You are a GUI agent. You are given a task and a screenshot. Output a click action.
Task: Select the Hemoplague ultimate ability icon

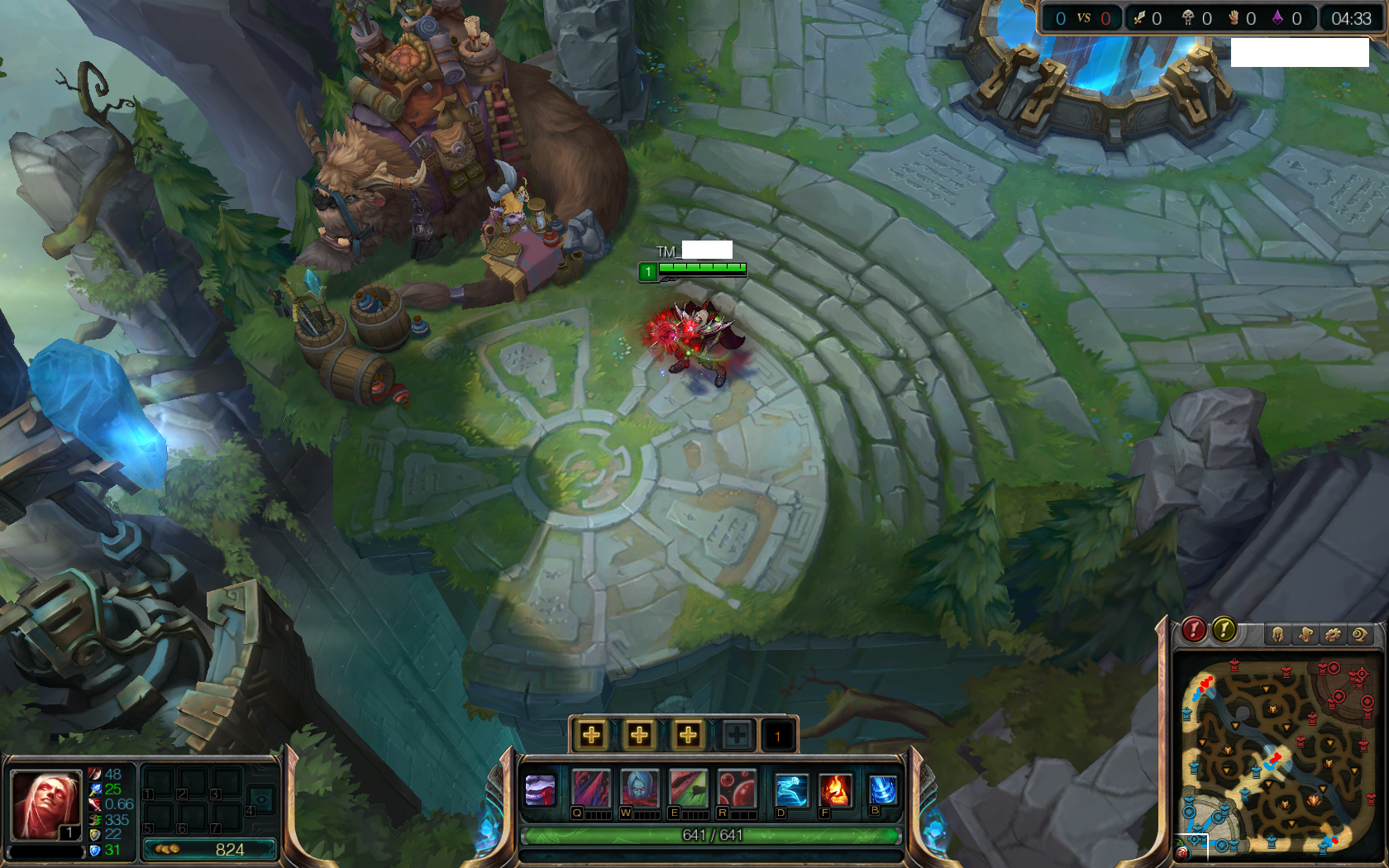click(x=736, y=789)
